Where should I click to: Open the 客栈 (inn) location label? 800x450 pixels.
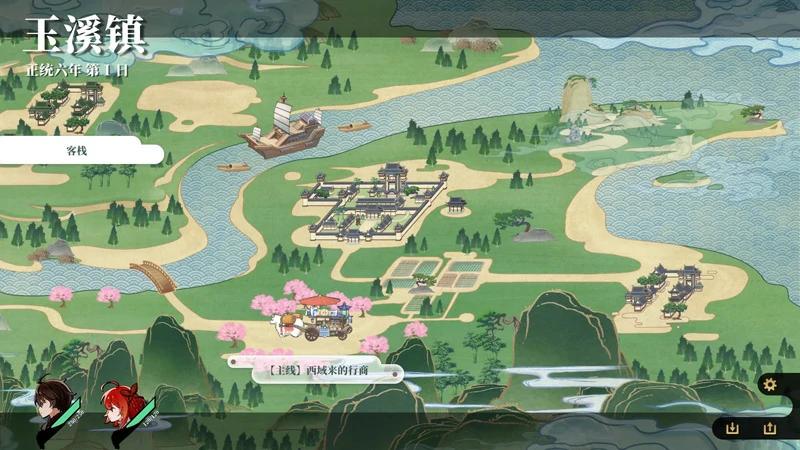coord(80,152)
